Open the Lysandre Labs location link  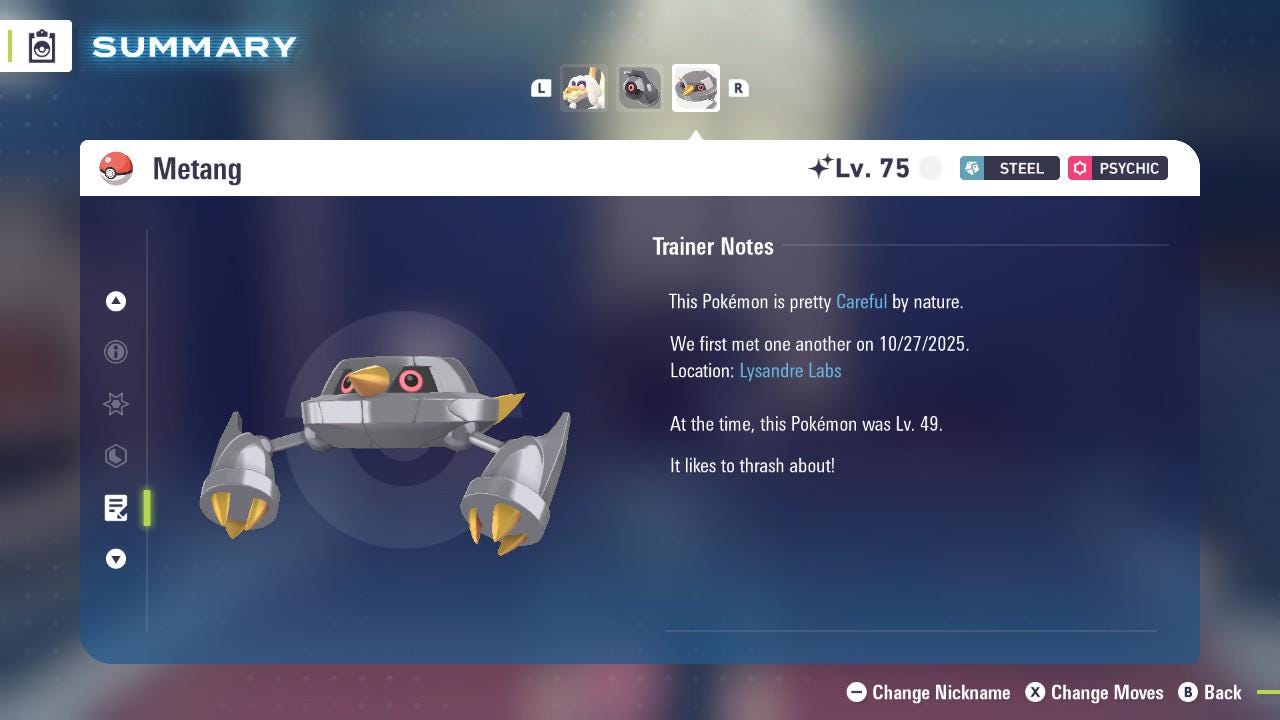point(790,370)
